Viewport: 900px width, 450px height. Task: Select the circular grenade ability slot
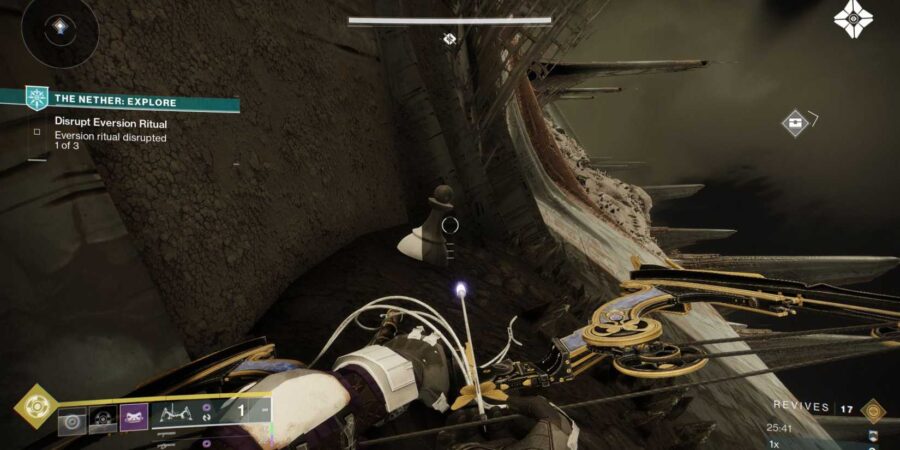[72, 420]
